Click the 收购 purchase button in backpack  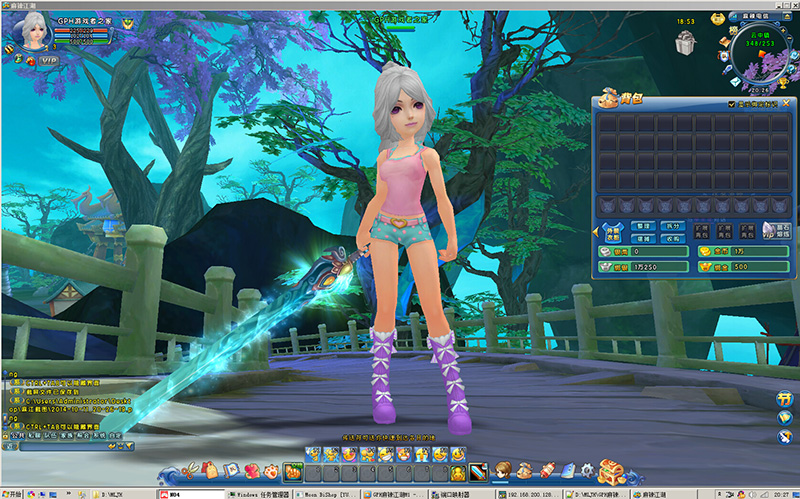[x=673, y=238]
